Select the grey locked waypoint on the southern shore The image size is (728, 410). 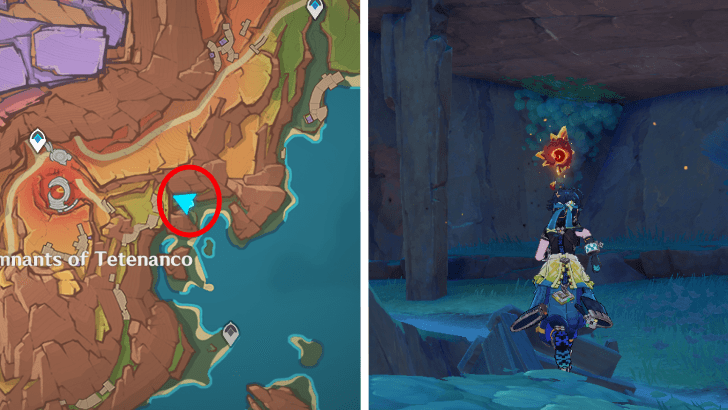(231, 331)
